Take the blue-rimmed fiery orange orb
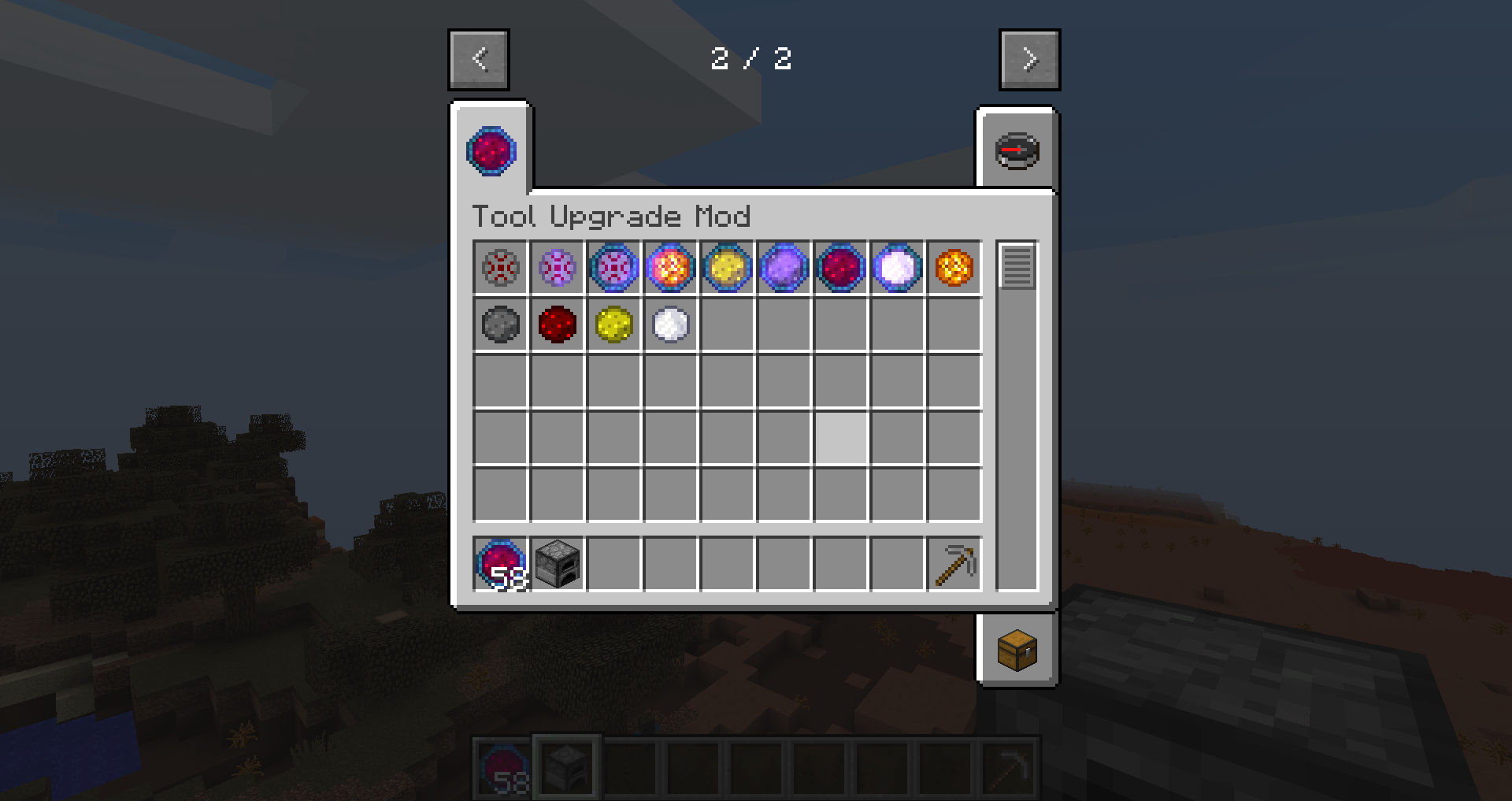The width and height of the screenshot is (1512, 801). [670, 268]
